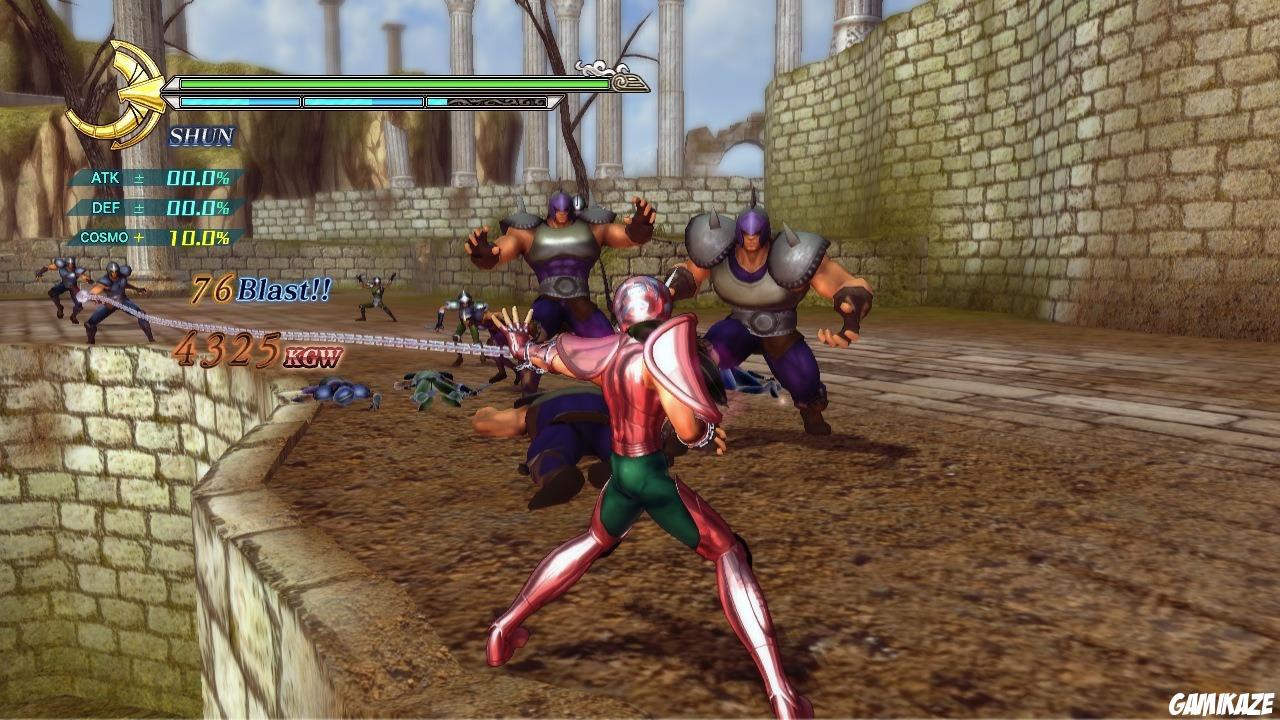Expand the third partially filled cosmo segment
The image size is (1280, 720).
487,101
